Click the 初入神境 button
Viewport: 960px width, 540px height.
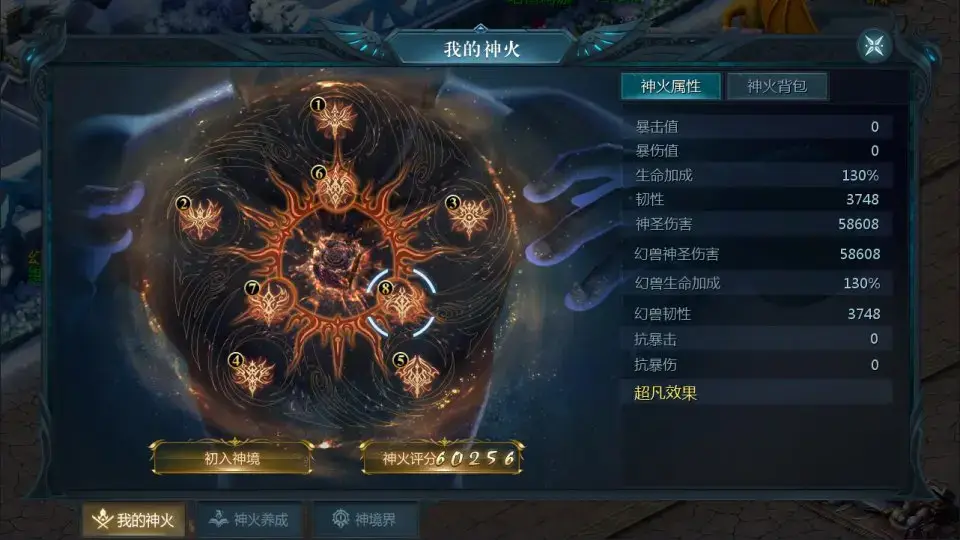(231, 458)
